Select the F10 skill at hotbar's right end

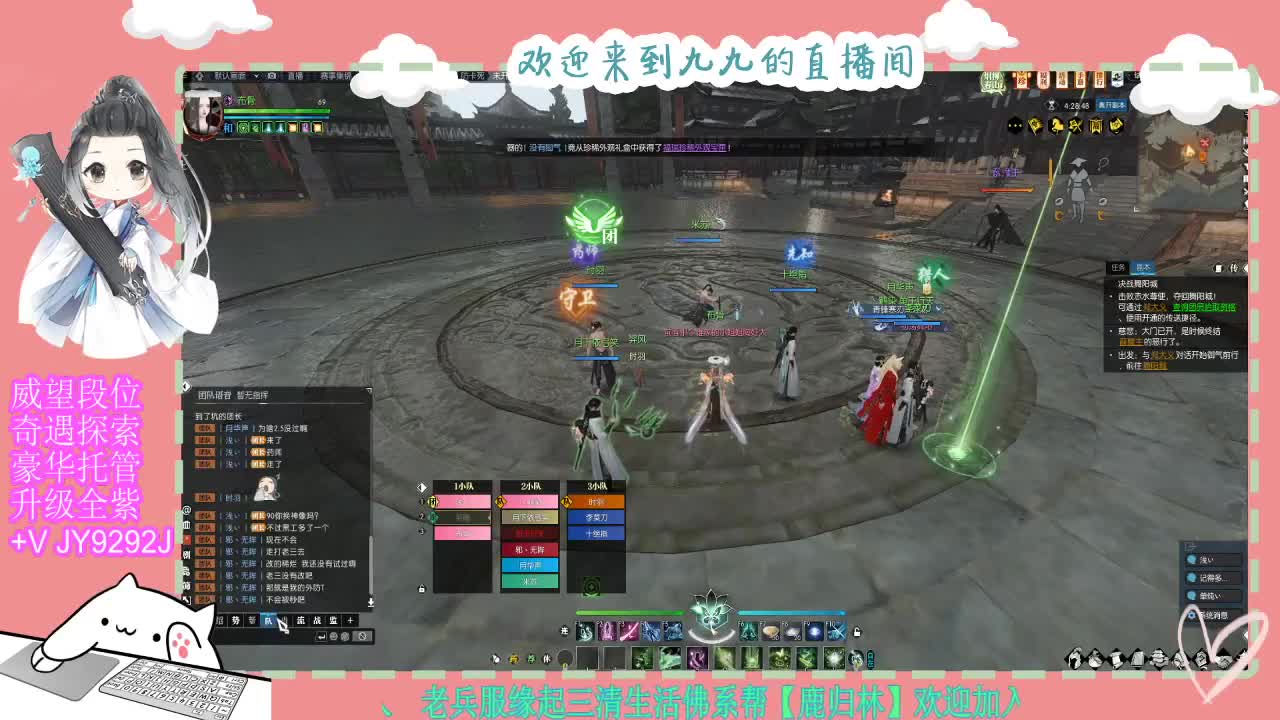[836, 632]
